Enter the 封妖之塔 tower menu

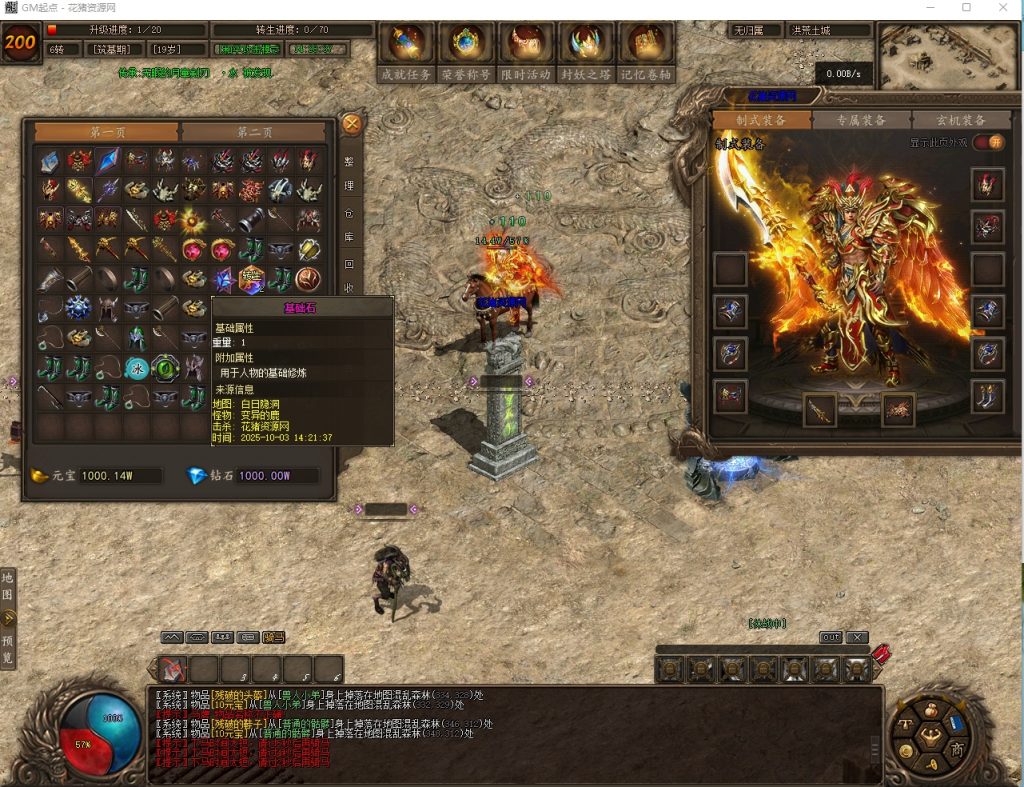[x=586, y=50]
